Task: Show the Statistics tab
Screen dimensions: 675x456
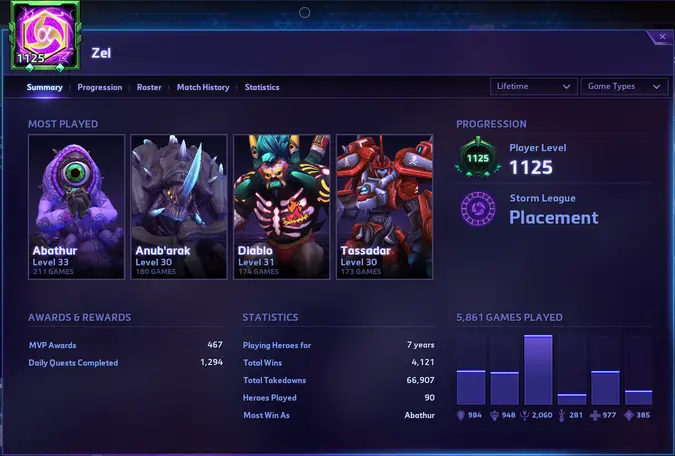Action: click(x=262, y=87)
